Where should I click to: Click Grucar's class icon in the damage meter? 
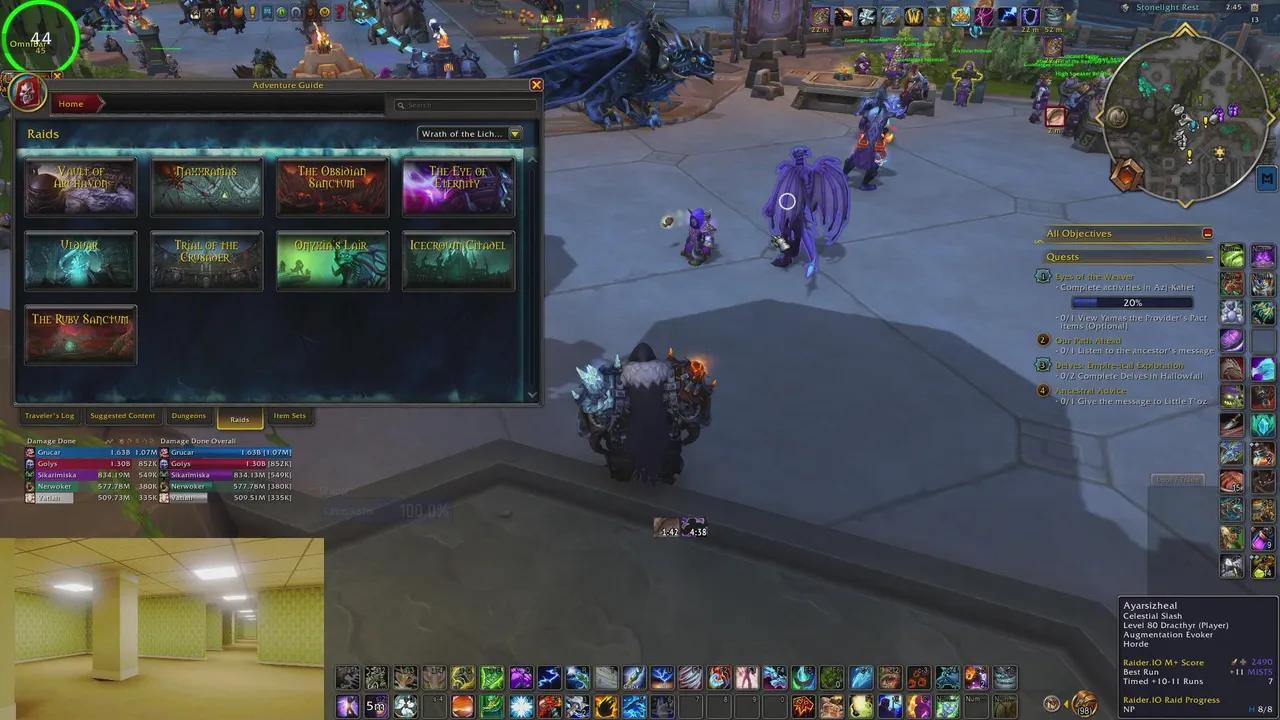[30, 452]
